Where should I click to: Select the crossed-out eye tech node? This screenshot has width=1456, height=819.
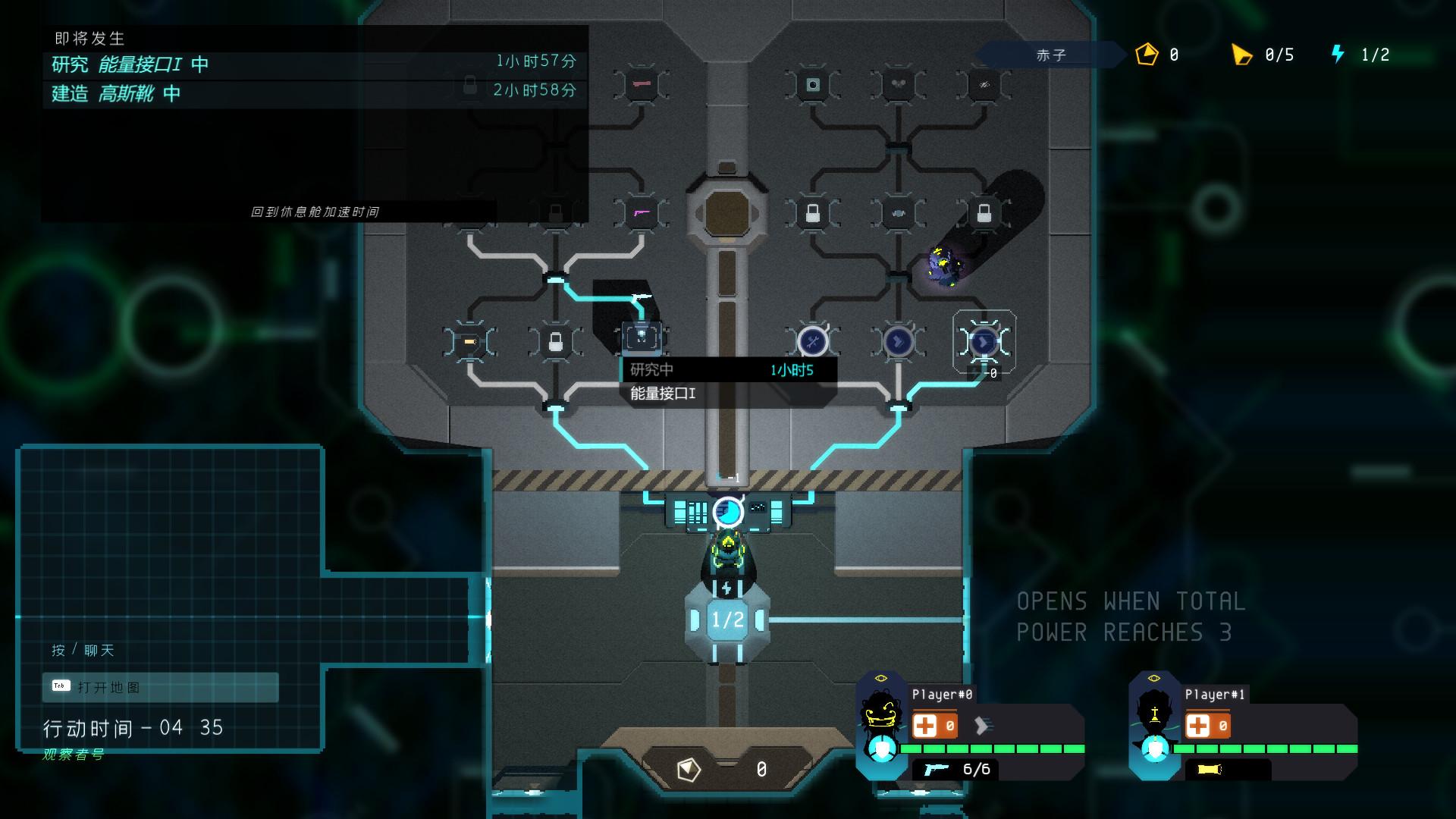[984, 84]
